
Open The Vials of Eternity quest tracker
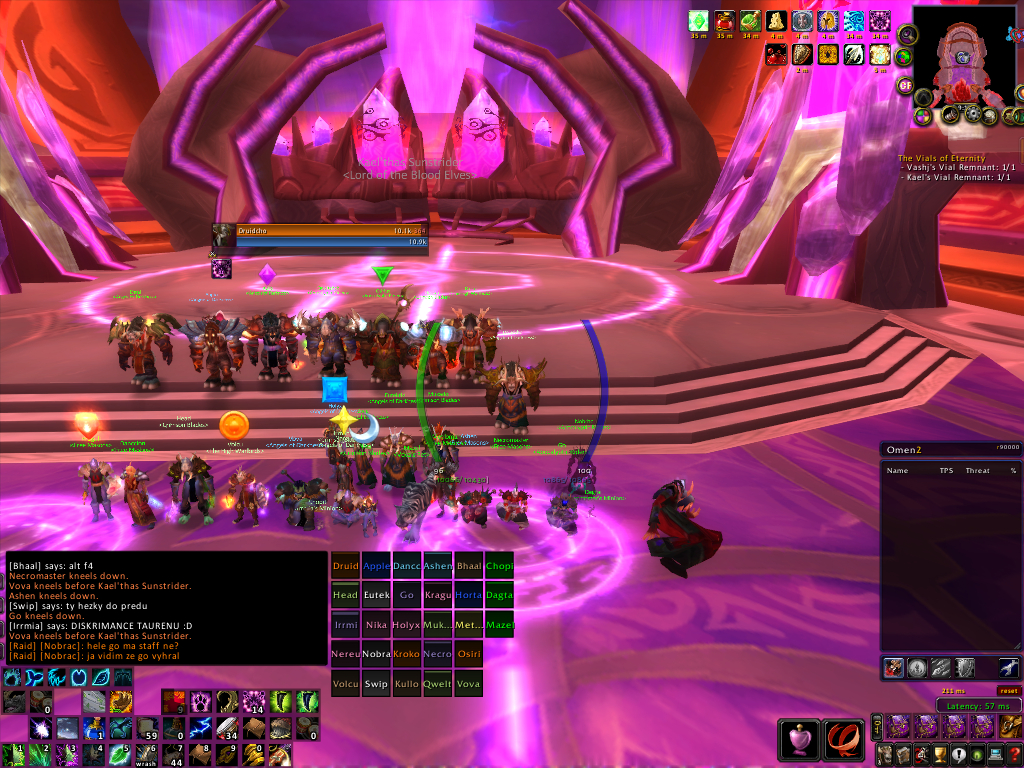[x=941, y=158]
